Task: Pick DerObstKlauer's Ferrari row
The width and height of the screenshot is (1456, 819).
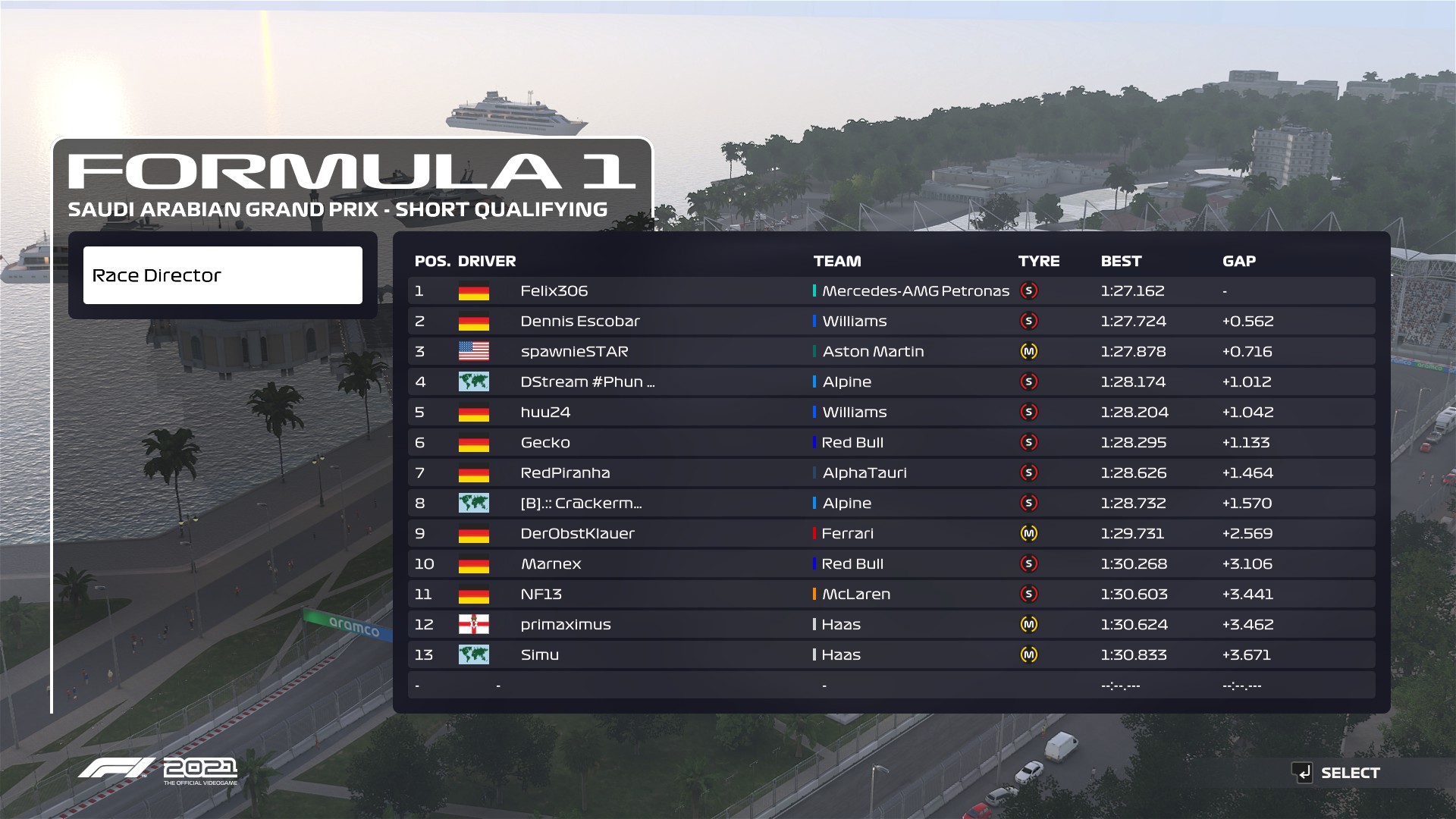Action: tap(890, 534)
